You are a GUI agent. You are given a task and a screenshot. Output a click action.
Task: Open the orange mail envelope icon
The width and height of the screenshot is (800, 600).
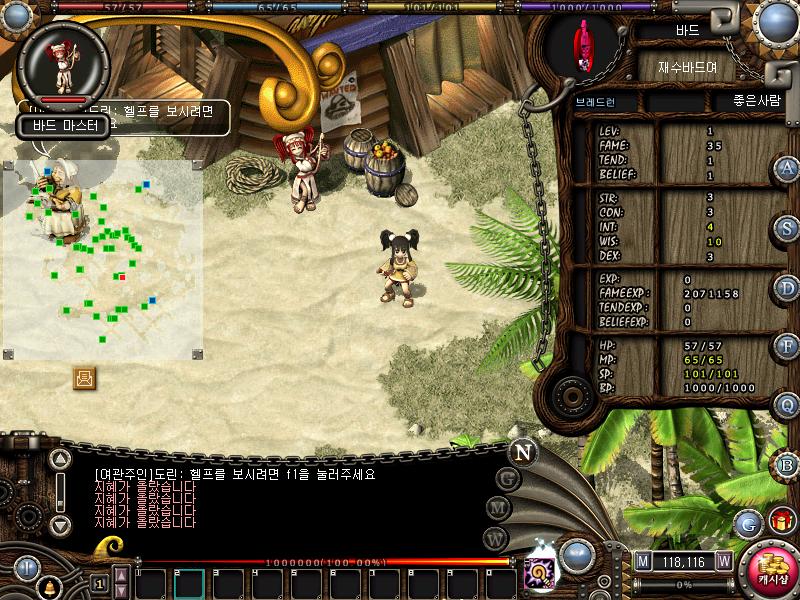tap(84, 378)
